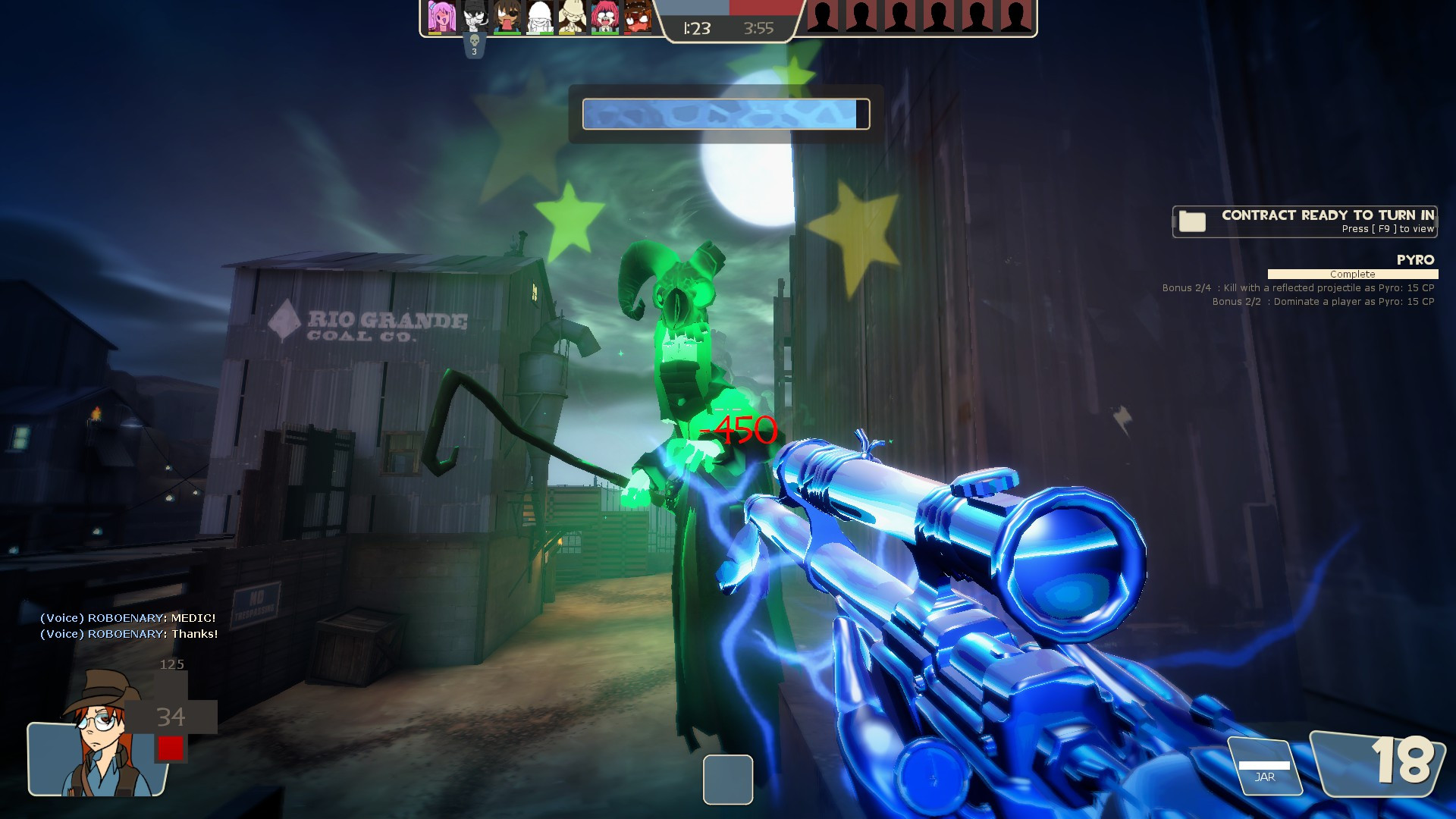
Task: Click the folder icon on the contract notice
Action: (1192, 221)
